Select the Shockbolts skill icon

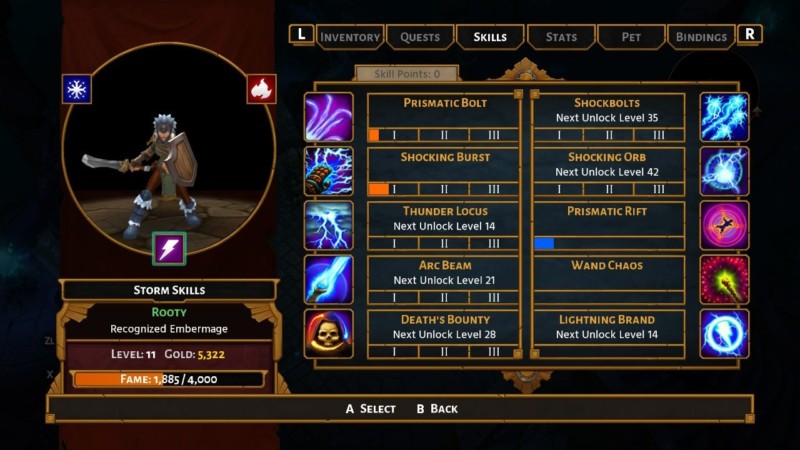pos(724,117)
